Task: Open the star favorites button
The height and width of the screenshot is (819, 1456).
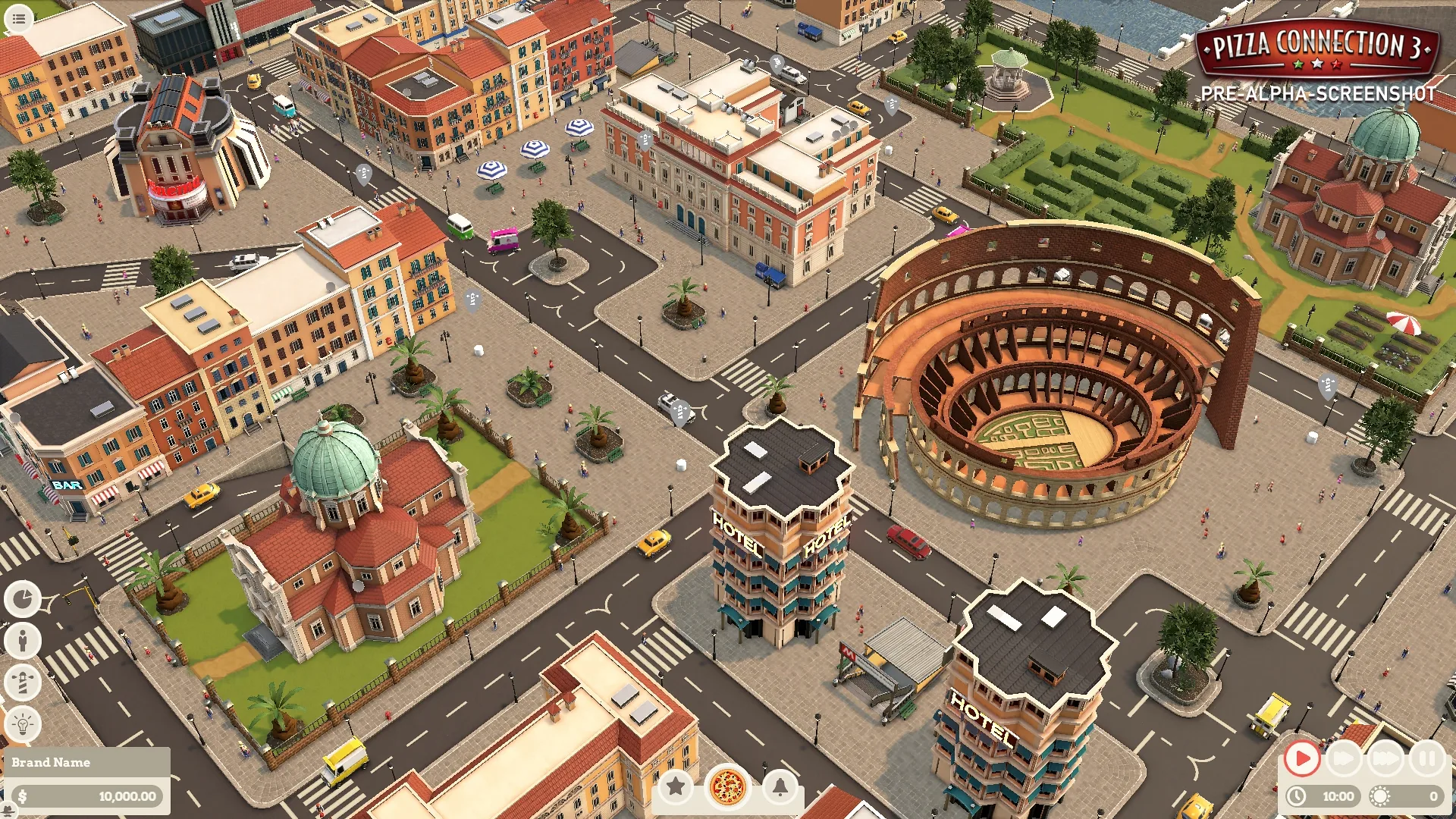Action: [x=676, y=786]
